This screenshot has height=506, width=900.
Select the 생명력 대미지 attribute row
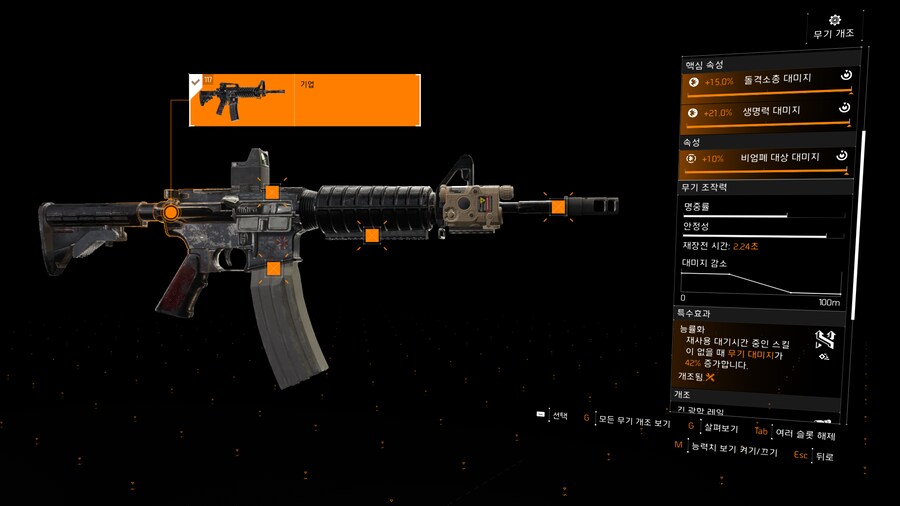click(x=765, y=113)
